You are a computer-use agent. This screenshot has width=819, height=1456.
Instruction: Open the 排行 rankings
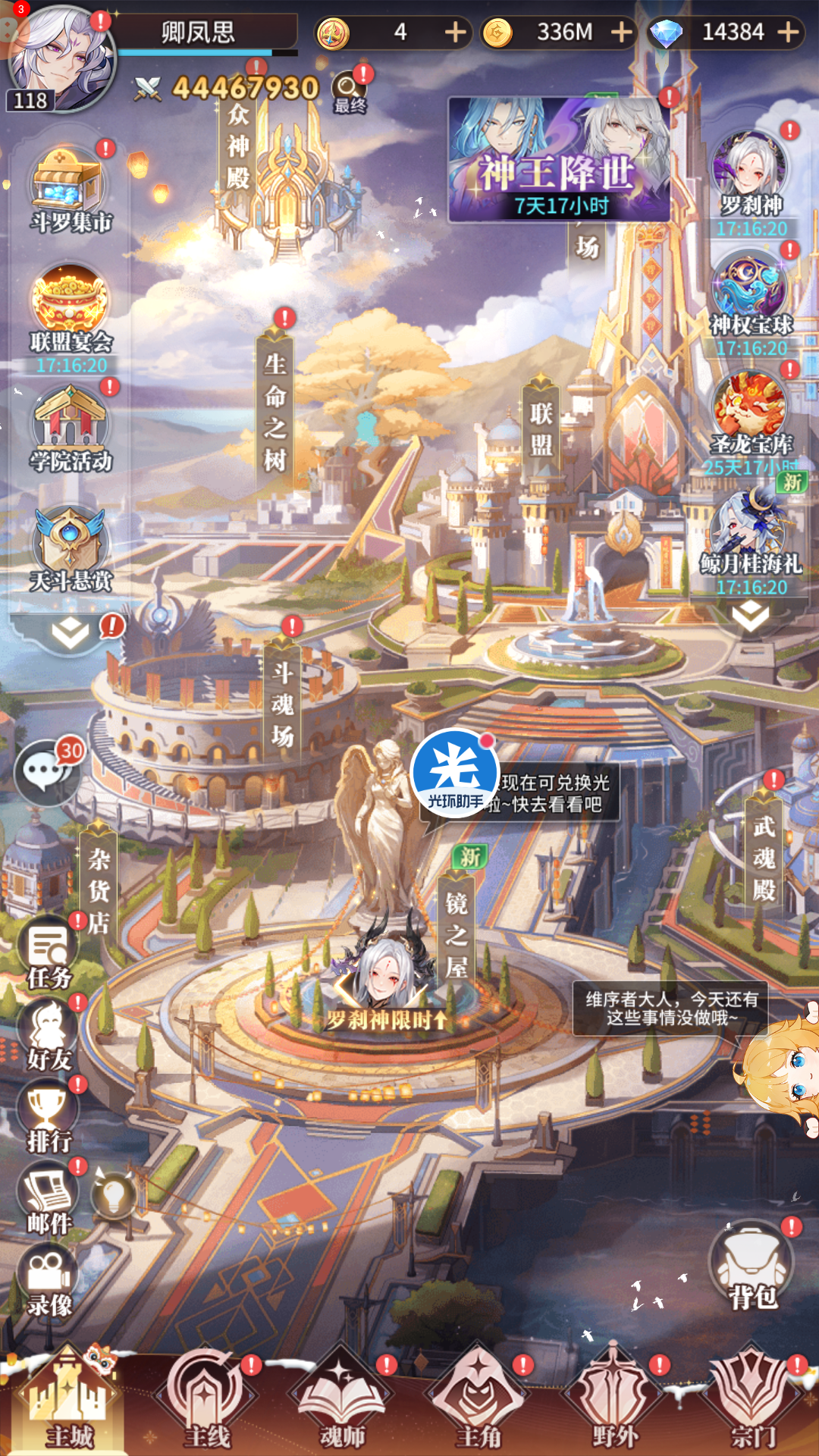pyautogui.click(x=49, y=1118)
